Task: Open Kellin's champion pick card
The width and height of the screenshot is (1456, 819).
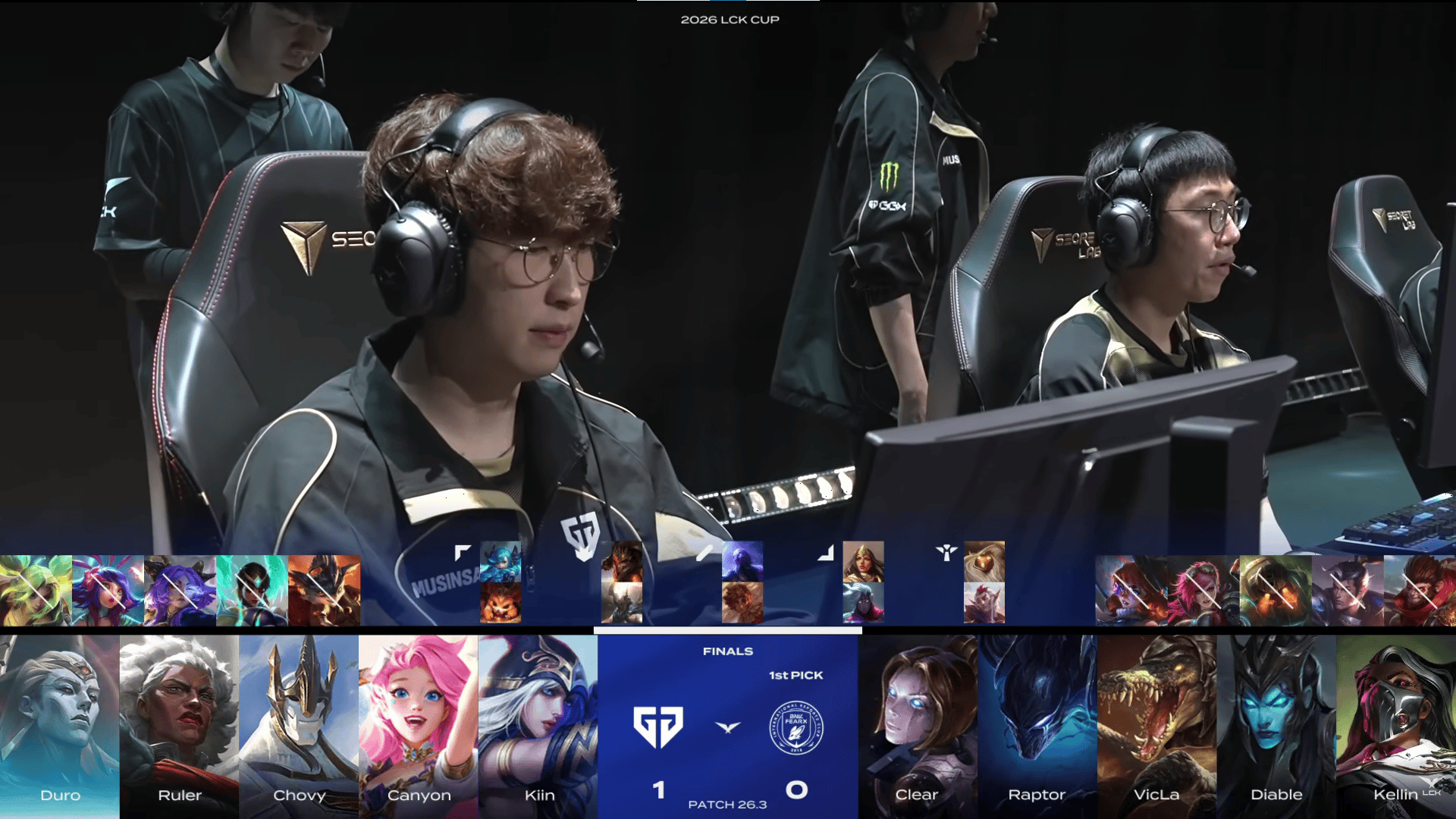Action: [1396, 726]
